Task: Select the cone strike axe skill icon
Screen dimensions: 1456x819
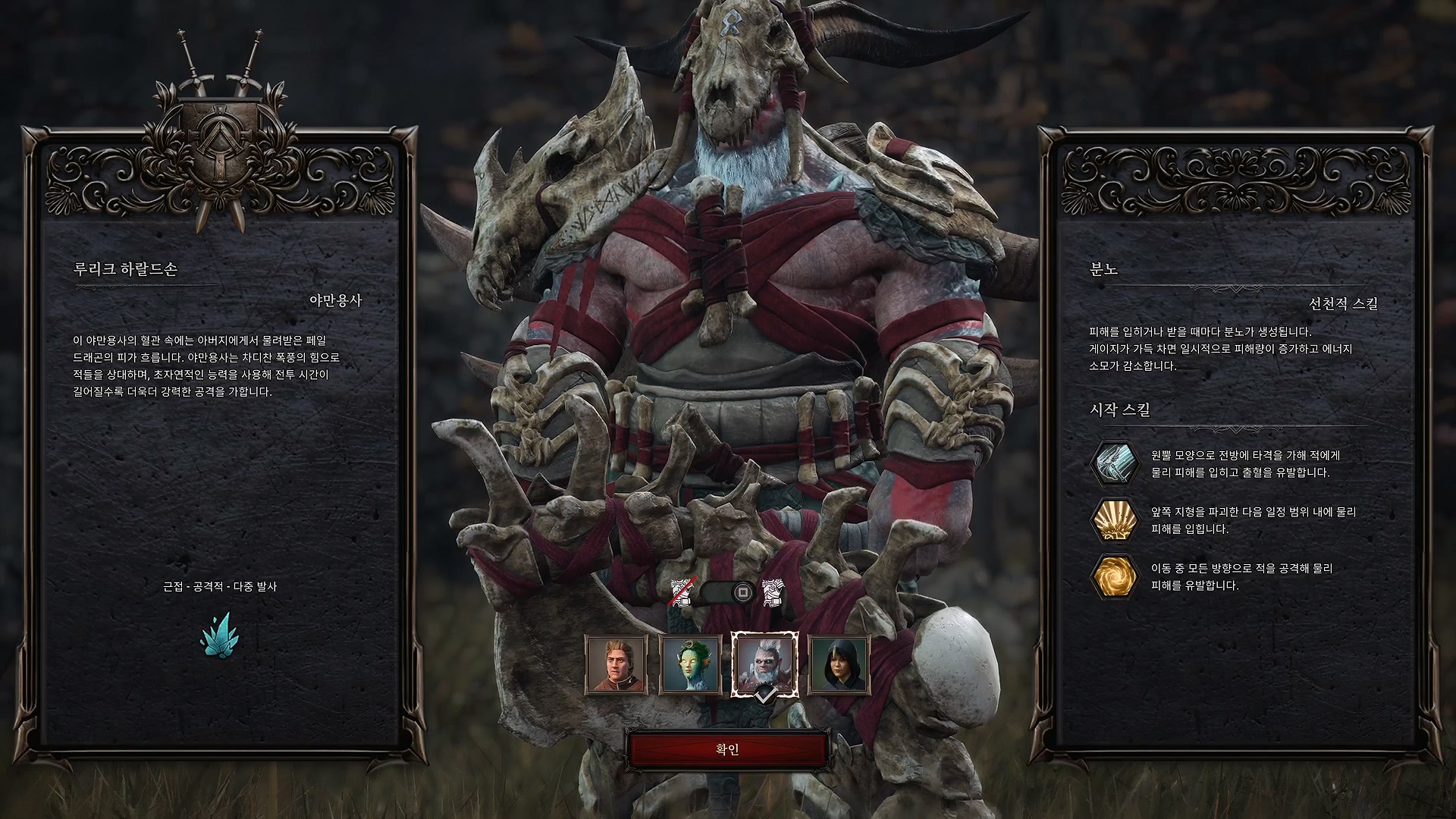Action: pos(1114,463)
